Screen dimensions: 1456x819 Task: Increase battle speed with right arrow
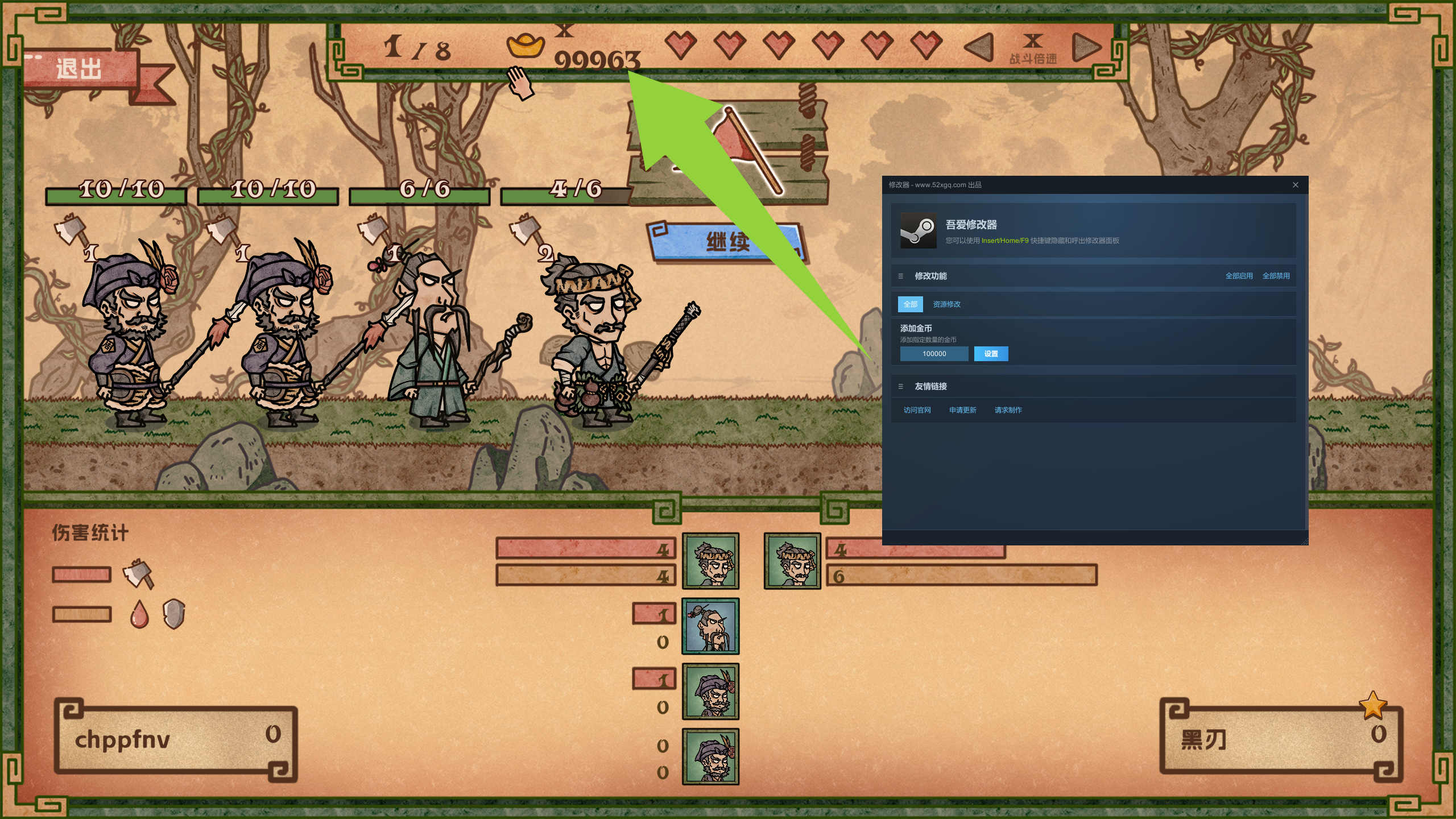[1086, 47]
